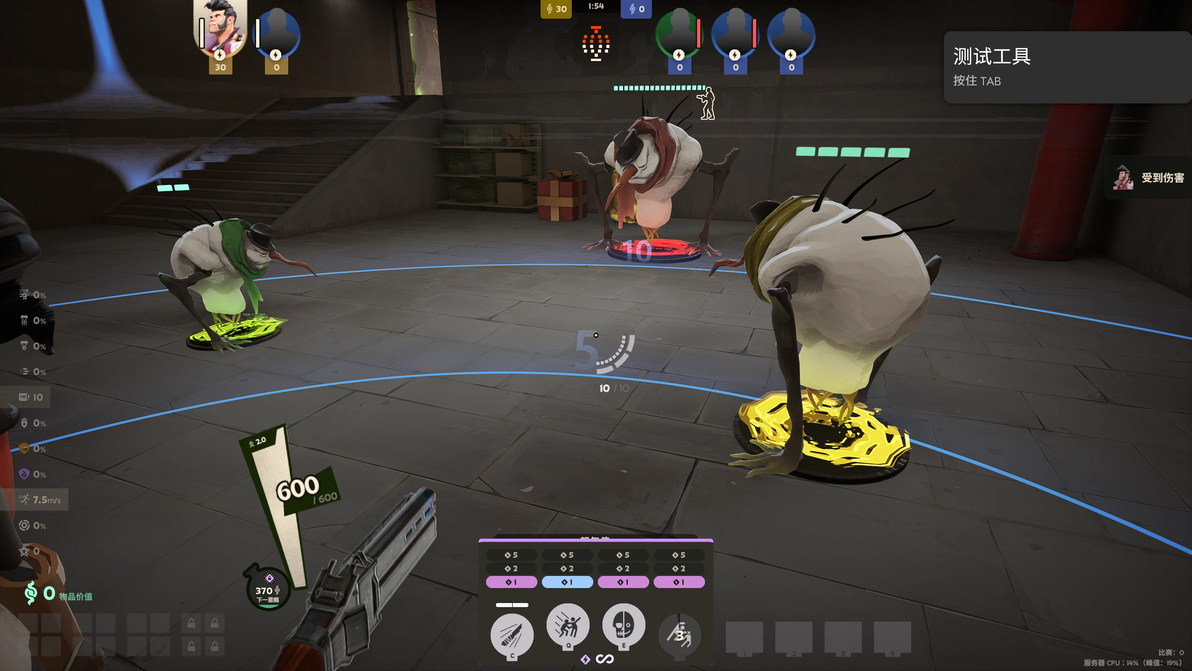Upgrade the knife ability's purple tier pill
The image size is (1192, 671).
pyautogui.click(x=512, y=582)
